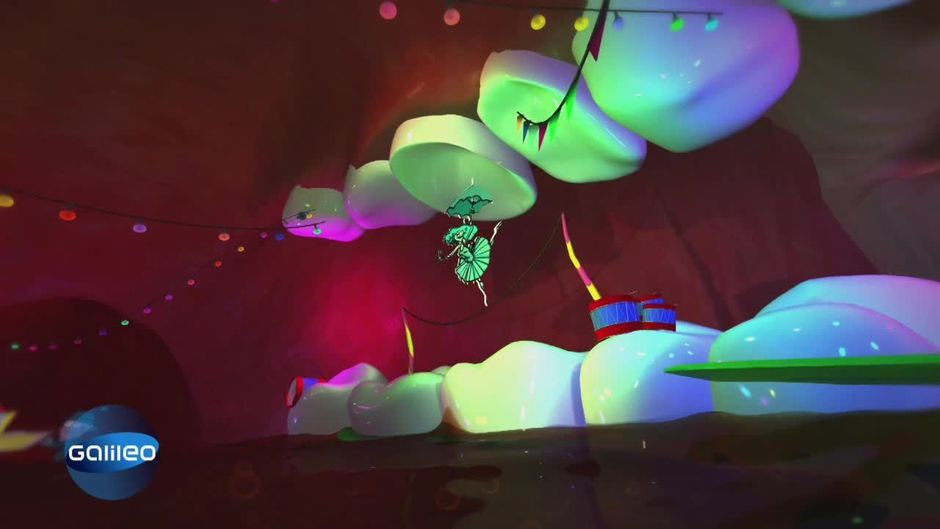Click the Galileo channel logo

coord(111,453)
